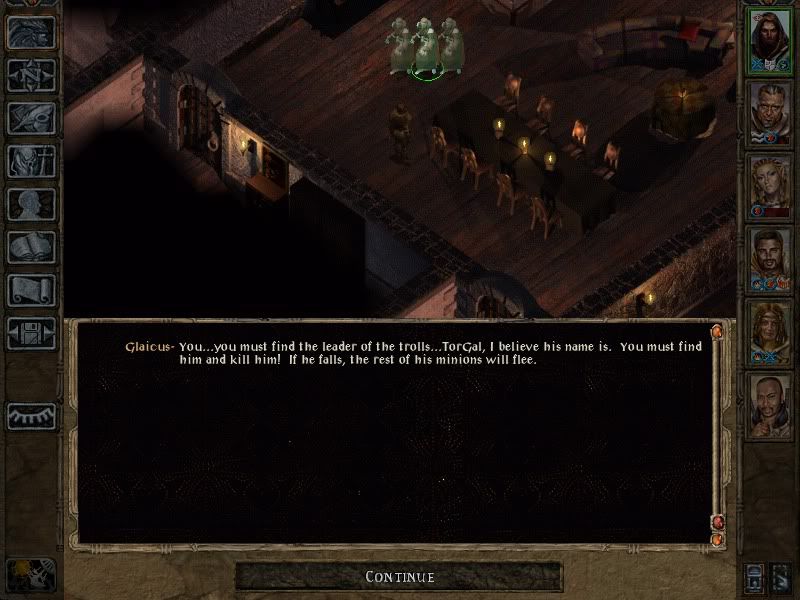Screen dimensions: 800x600
Task: Open the options floppy disk button
Action: (31, 332)
